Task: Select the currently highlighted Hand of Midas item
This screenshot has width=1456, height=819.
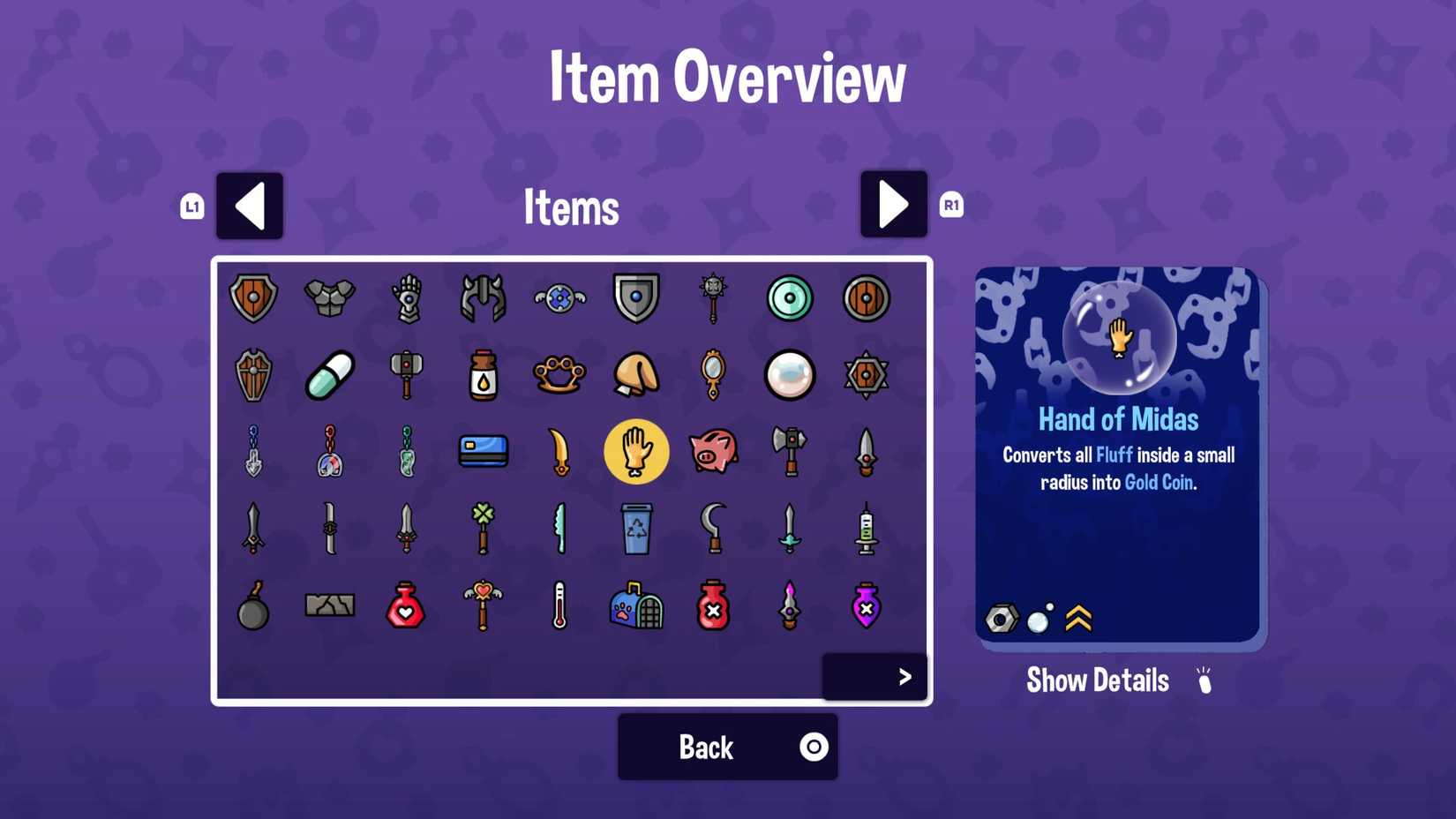Action: 637,452
